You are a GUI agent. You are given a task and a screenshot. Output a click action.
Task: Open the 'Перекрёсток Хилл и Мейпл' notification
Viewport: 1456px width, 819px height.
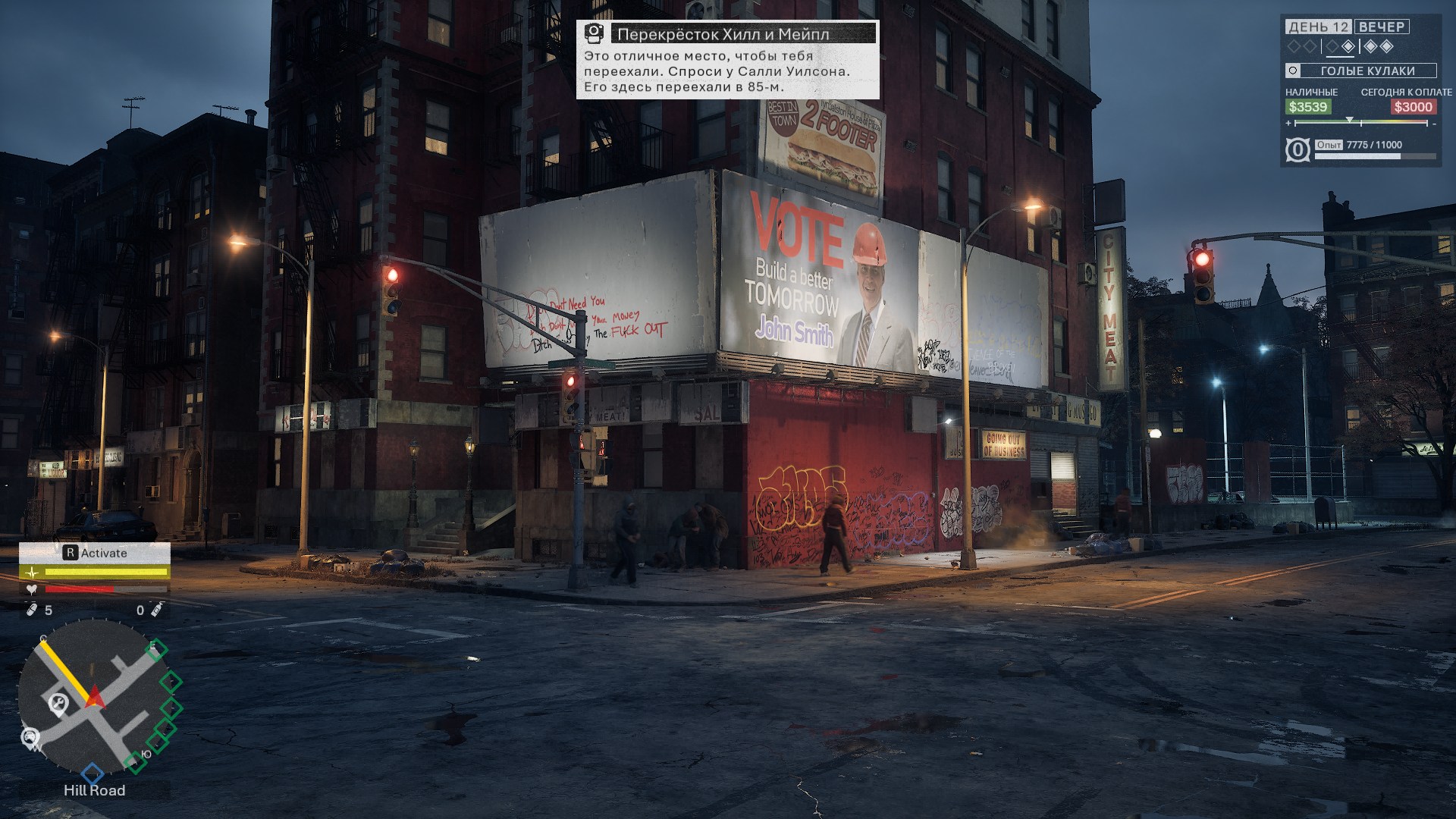726,60
